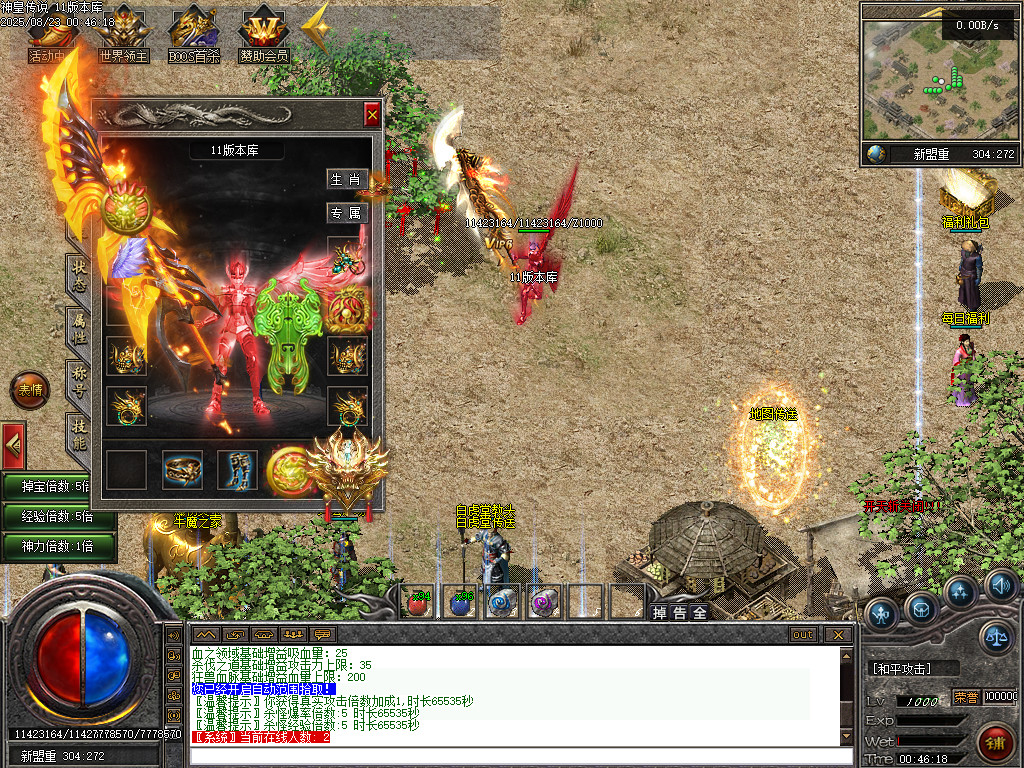Click the chat text input box
Screen dimensions: 1024x768
tap(510, 755)
